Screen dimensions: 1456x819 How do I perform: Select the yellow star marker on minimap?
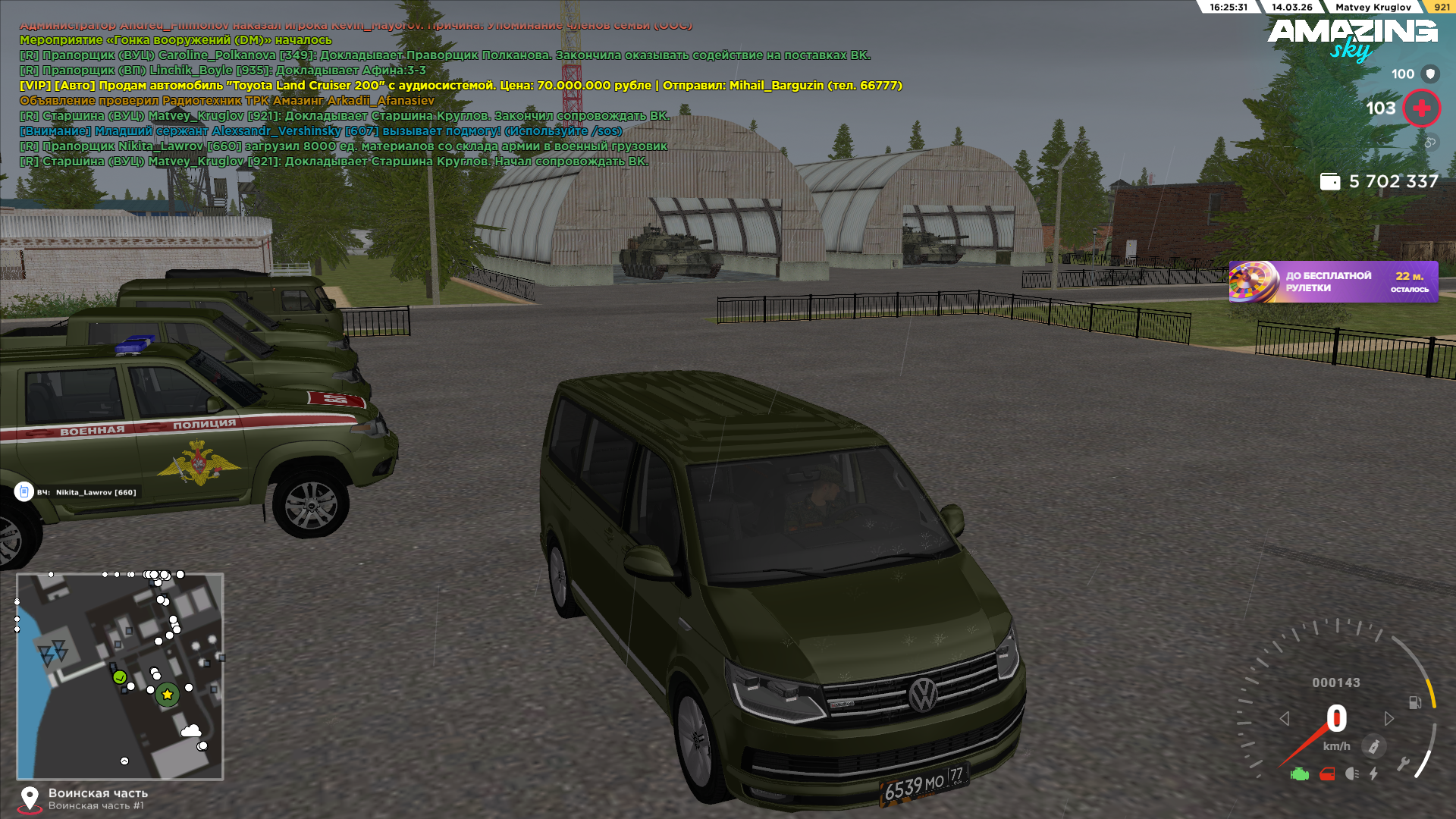[x=168, y=694]
